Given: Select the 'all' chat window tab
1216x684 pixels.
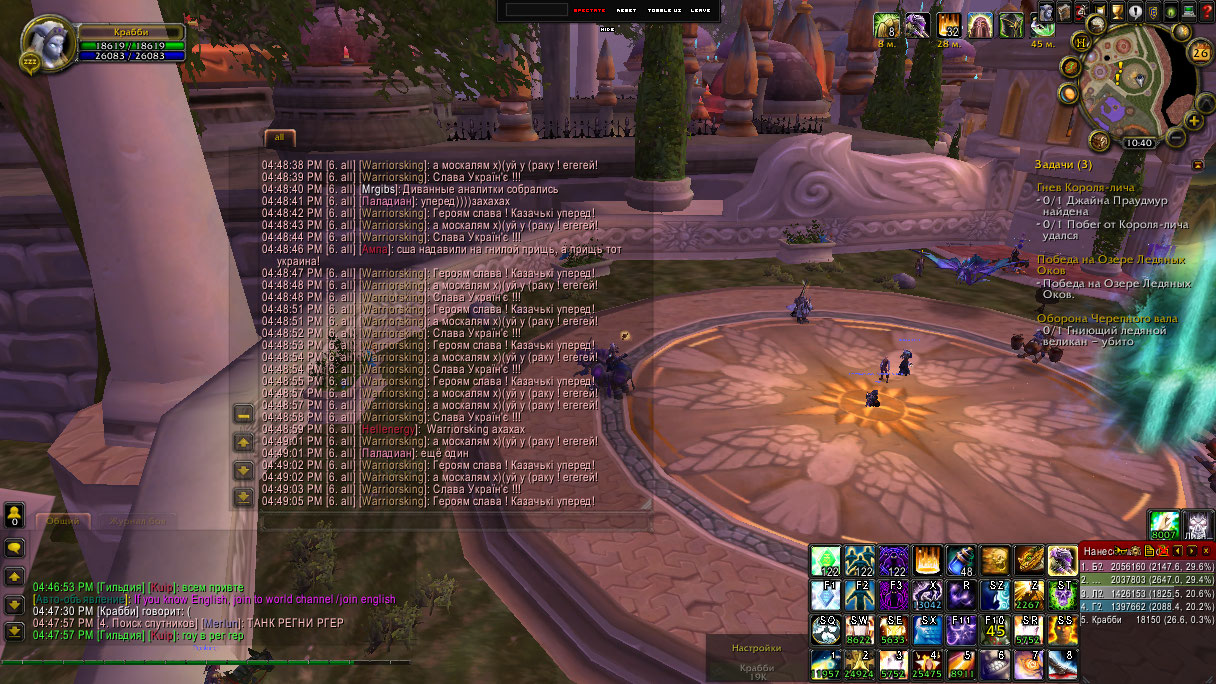Looking at the screenshot, I should 279,136.
